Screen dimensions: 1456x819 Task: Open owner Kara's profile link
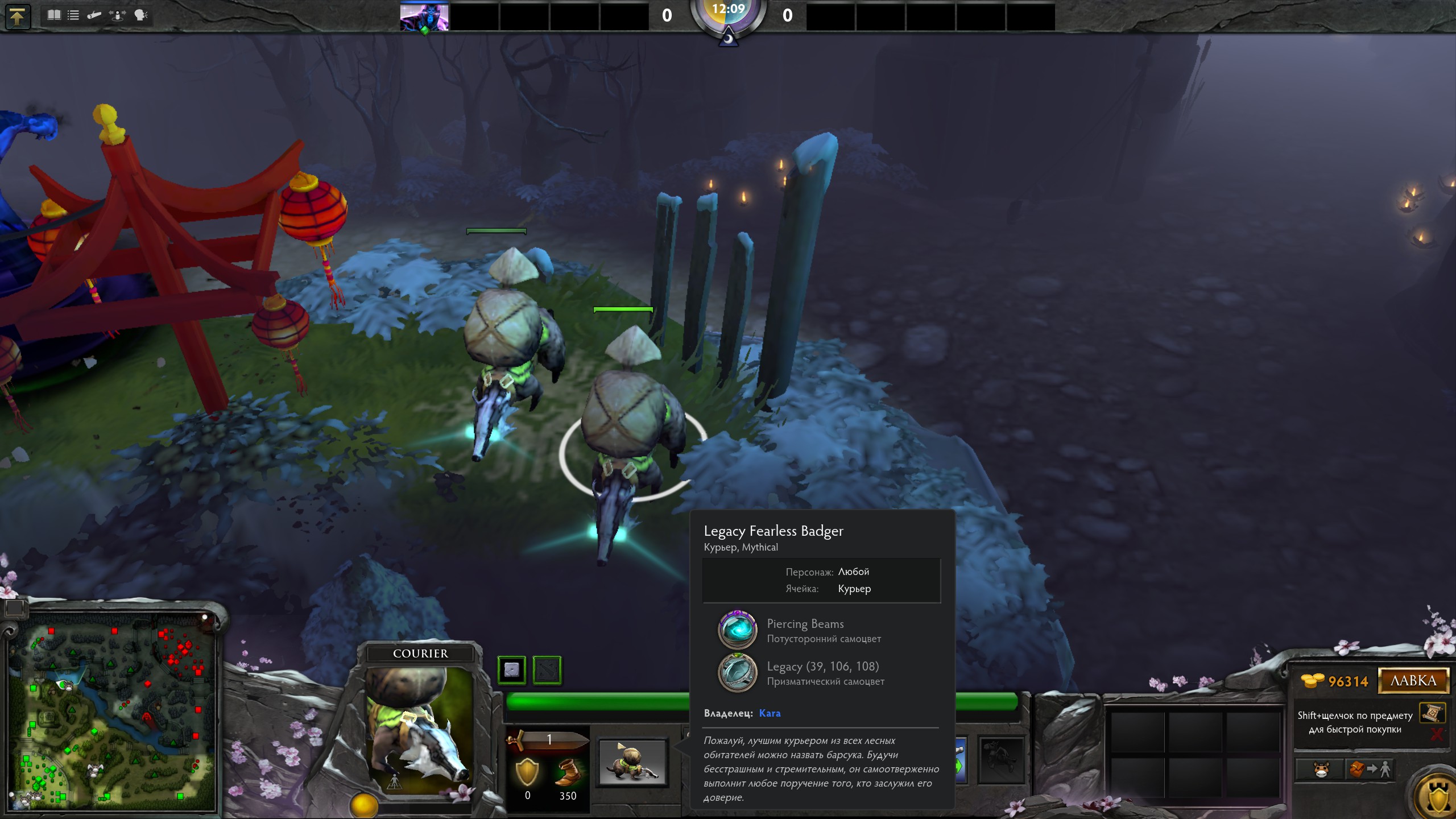770,713
